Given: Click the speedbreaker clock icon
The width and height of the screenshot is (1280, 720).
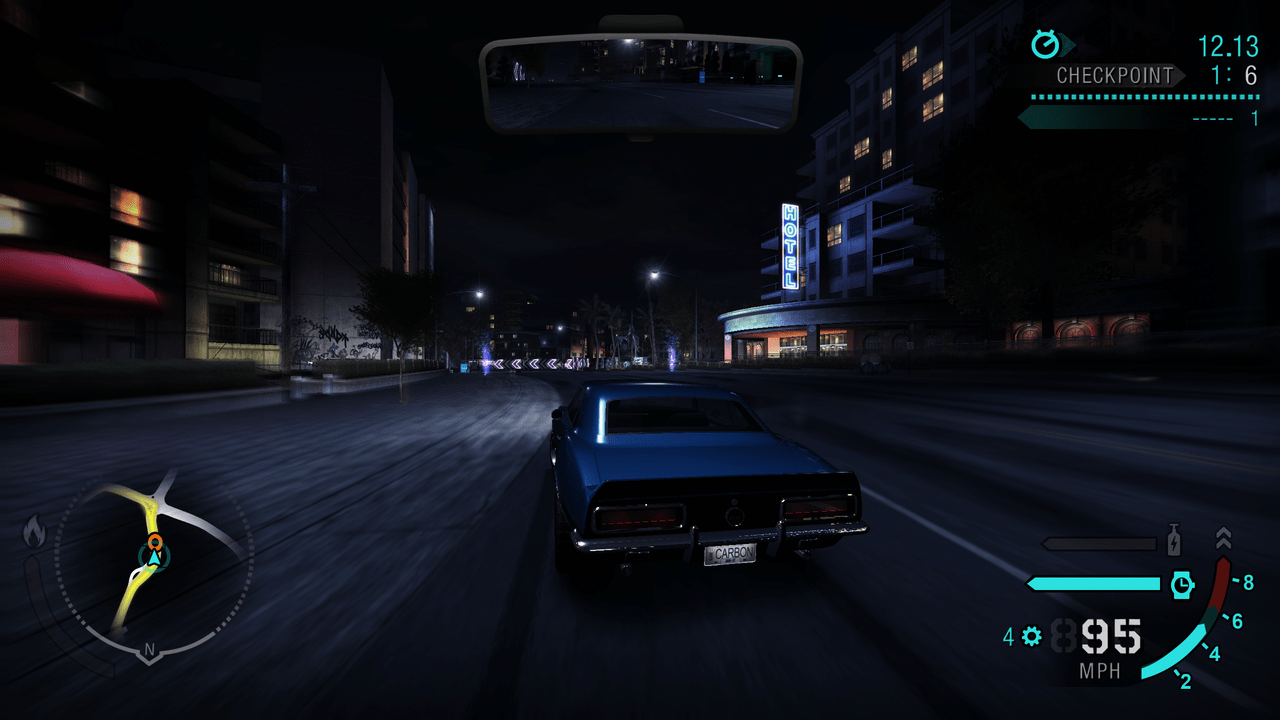Looking at the screenshot, I should click(x=1182, y=584).
